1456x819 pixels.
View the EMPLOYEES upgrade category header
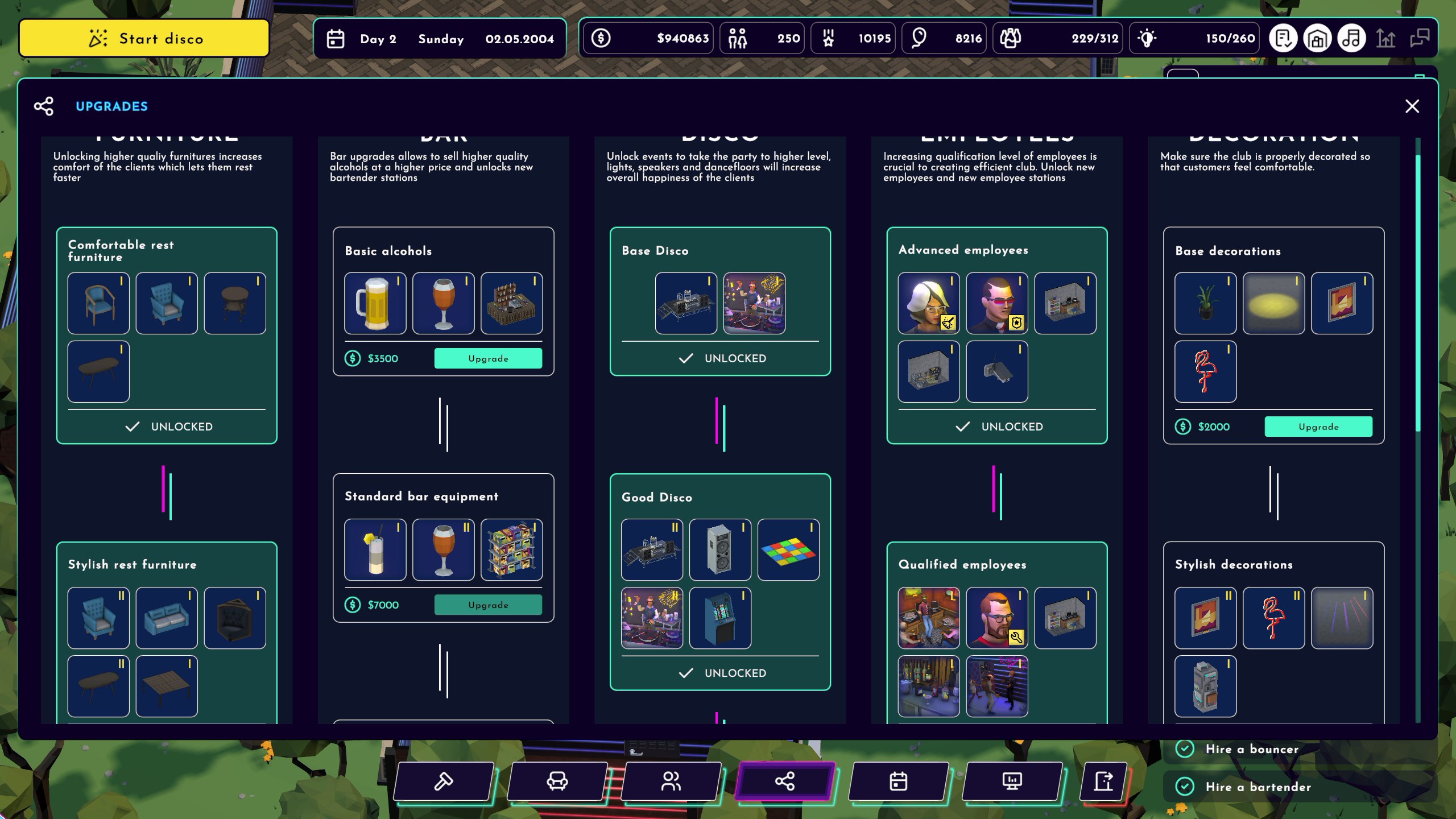[997, 135]
